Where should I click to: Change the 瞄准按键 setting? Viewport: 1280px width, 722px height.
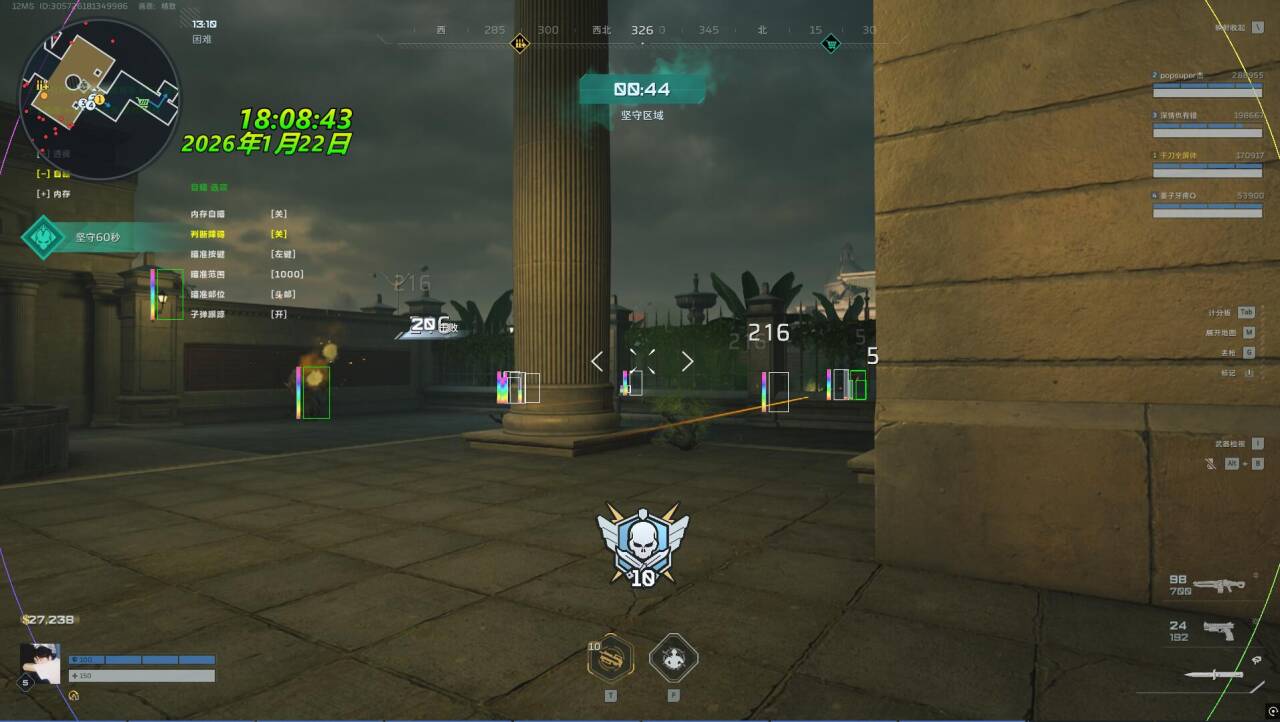pyautogui.click(x=282, y=254)
